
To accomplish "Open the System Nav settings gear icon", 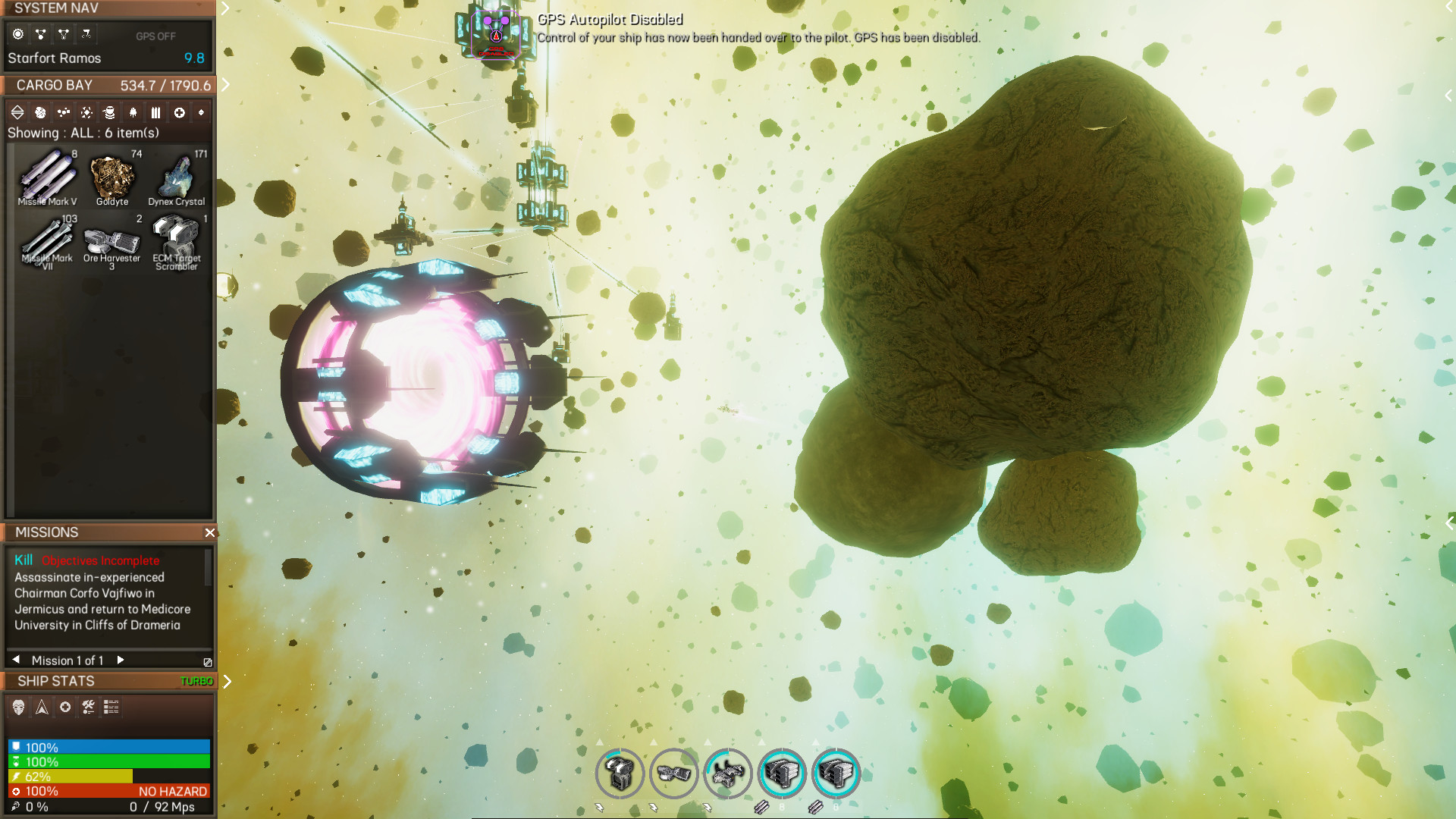I will (x=17, y=33).
